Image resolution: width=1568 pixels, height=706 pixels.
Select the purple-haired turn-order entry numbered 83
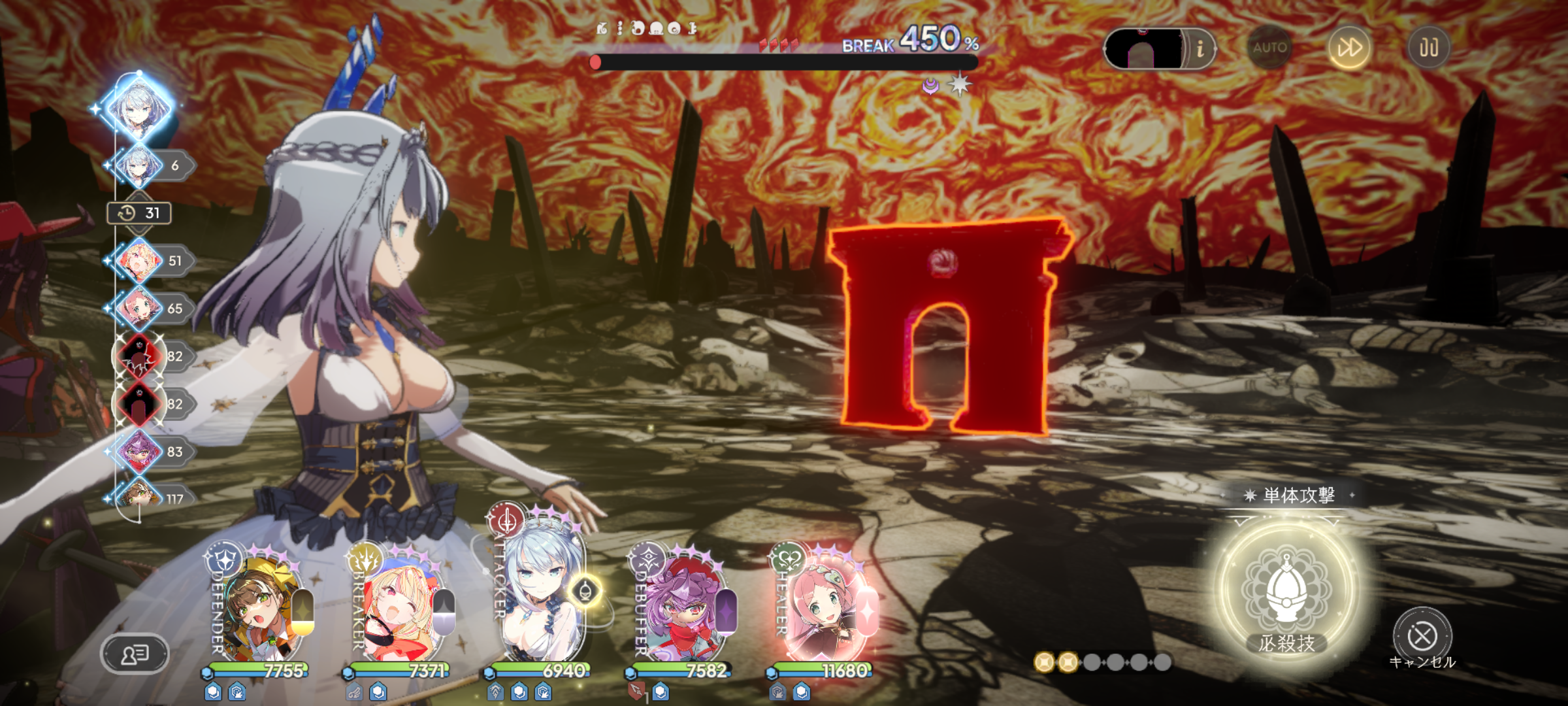coord(139,452)
